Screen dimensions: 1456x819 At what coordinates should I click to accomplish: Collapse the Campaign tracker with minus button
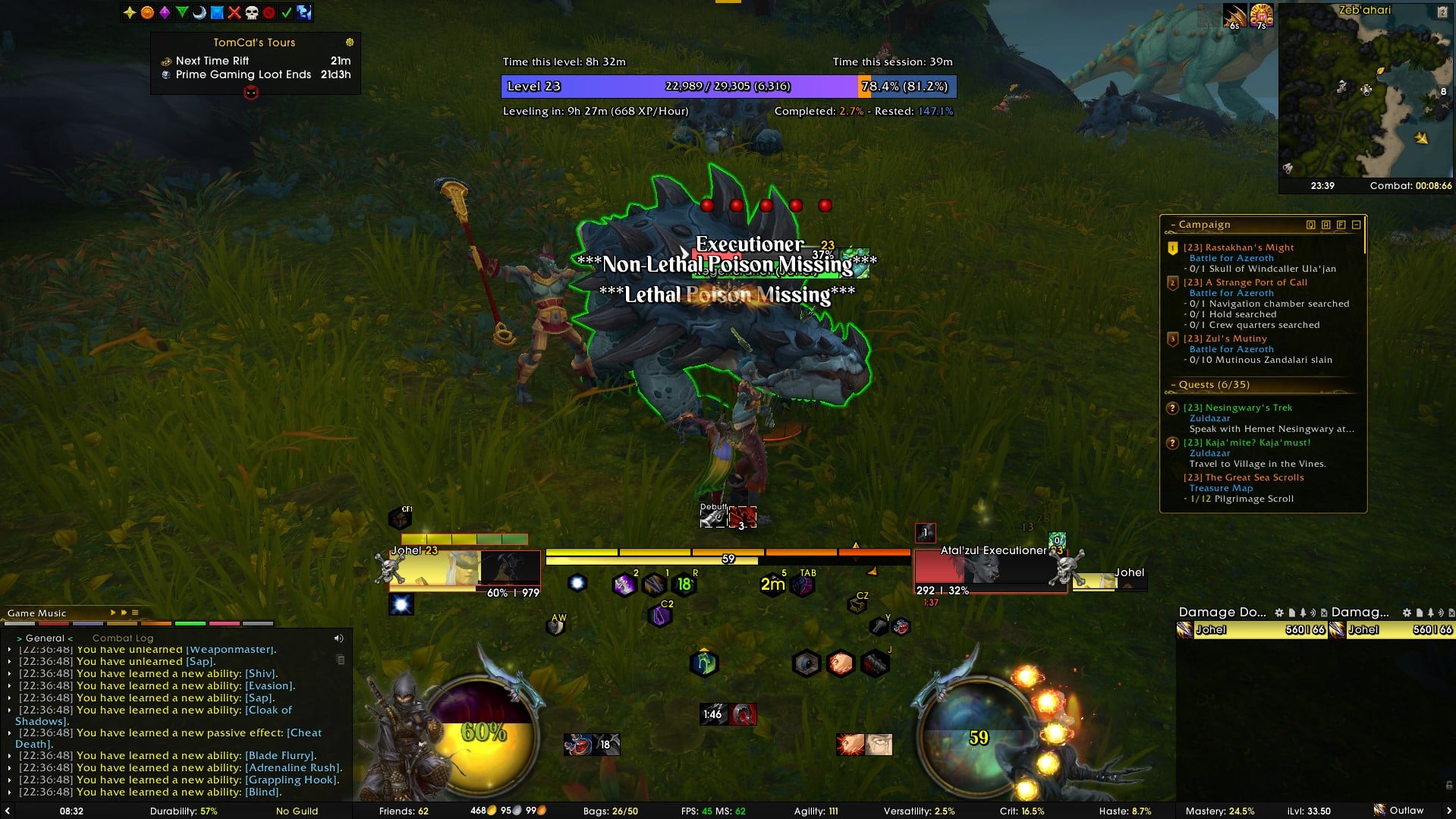point(1356,225)
